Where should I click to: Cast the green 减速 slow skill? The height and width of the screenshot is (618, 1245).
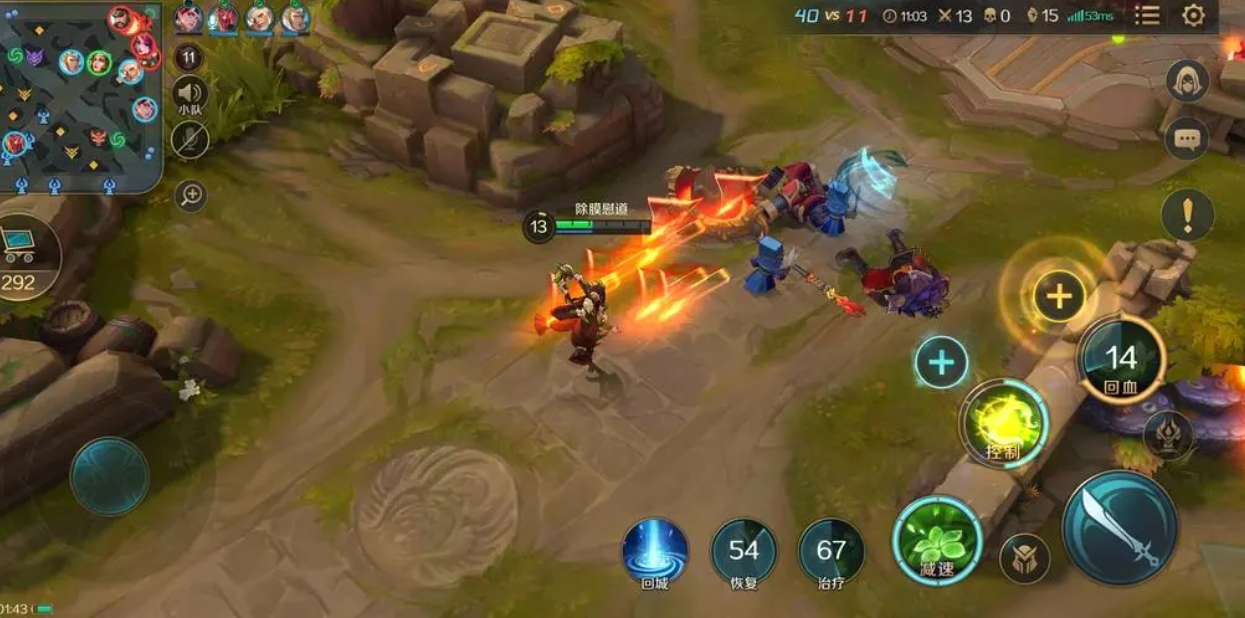(x=937, y=542)
